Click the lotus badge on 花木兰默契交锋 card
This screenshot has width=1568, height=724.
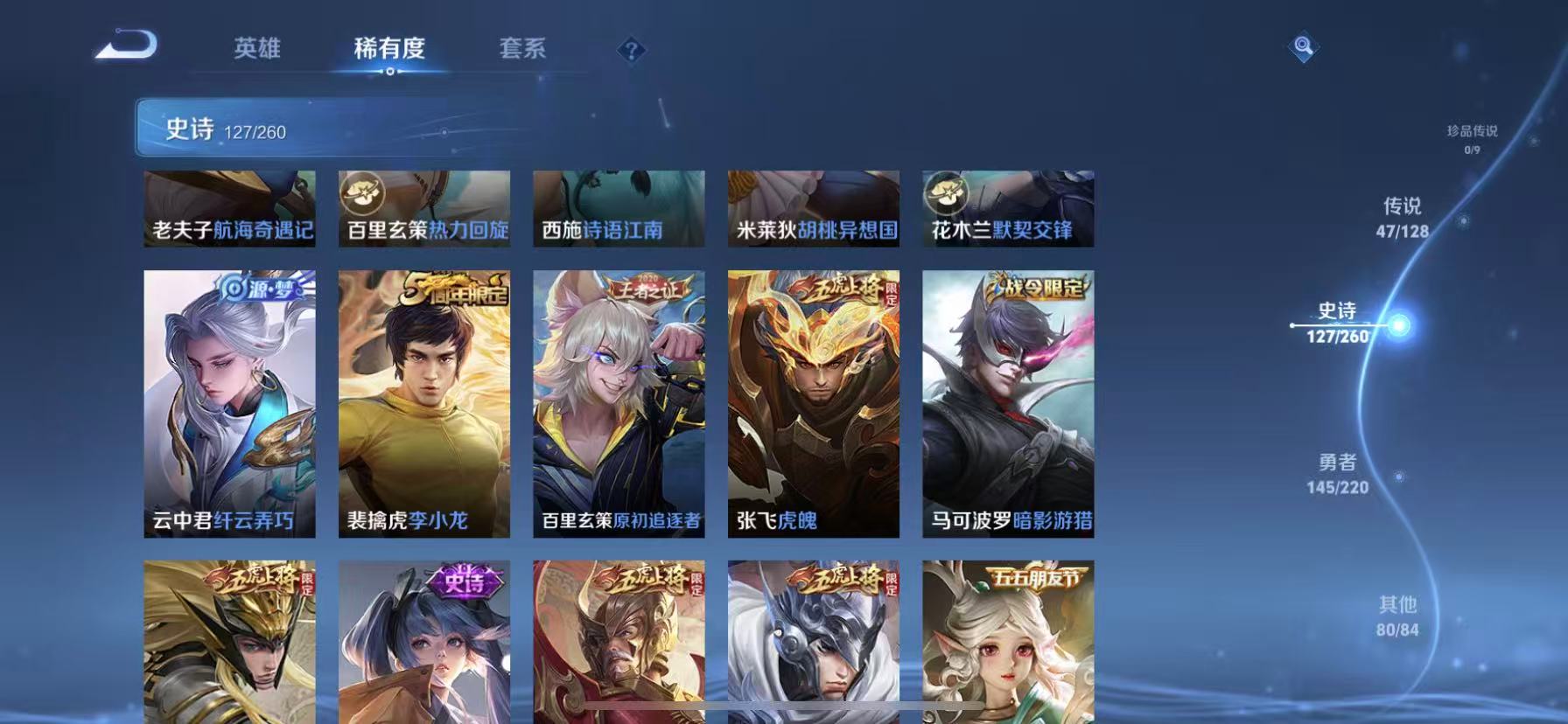[x=948, y=191]
